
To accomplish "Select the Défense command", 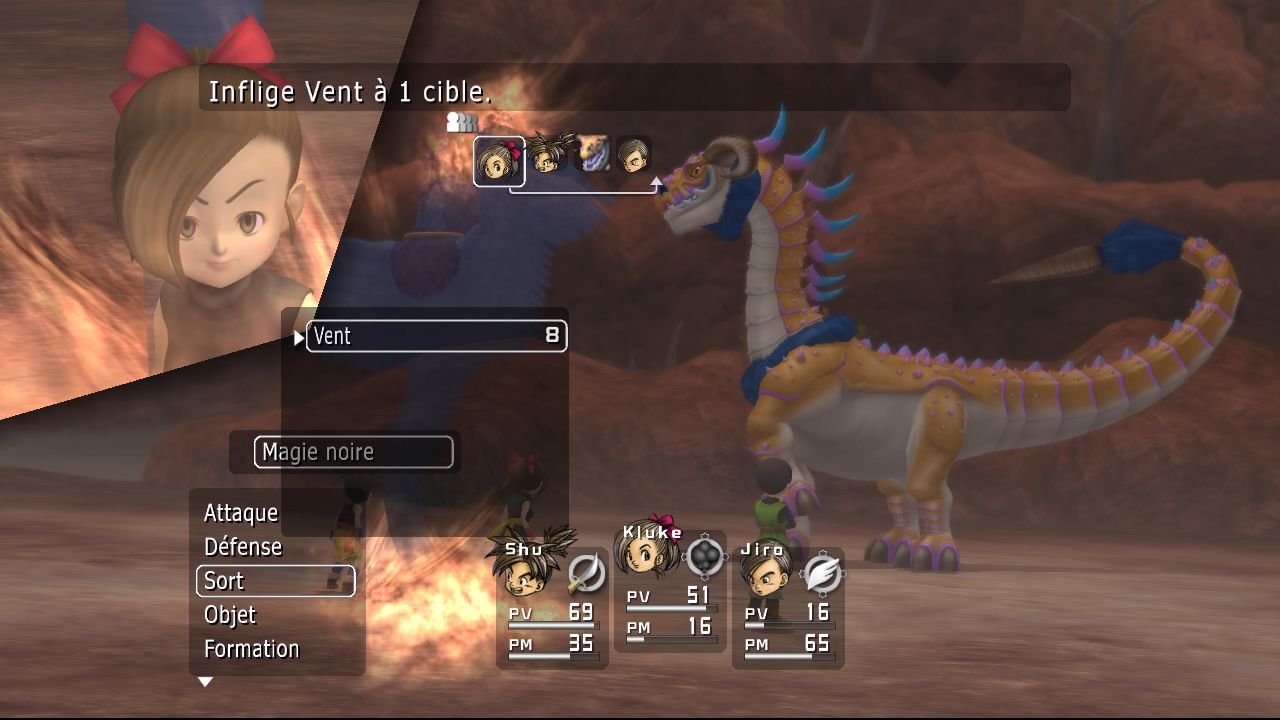I will click(x=243, y=547).
